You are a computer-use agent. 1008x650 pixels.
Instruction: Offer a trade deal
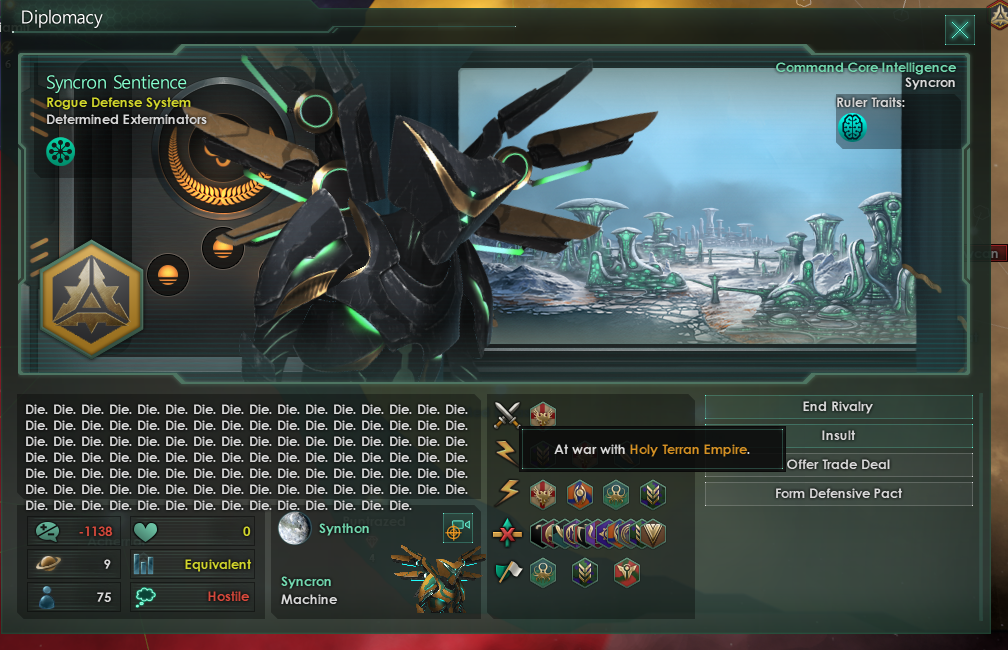point(838,465)
